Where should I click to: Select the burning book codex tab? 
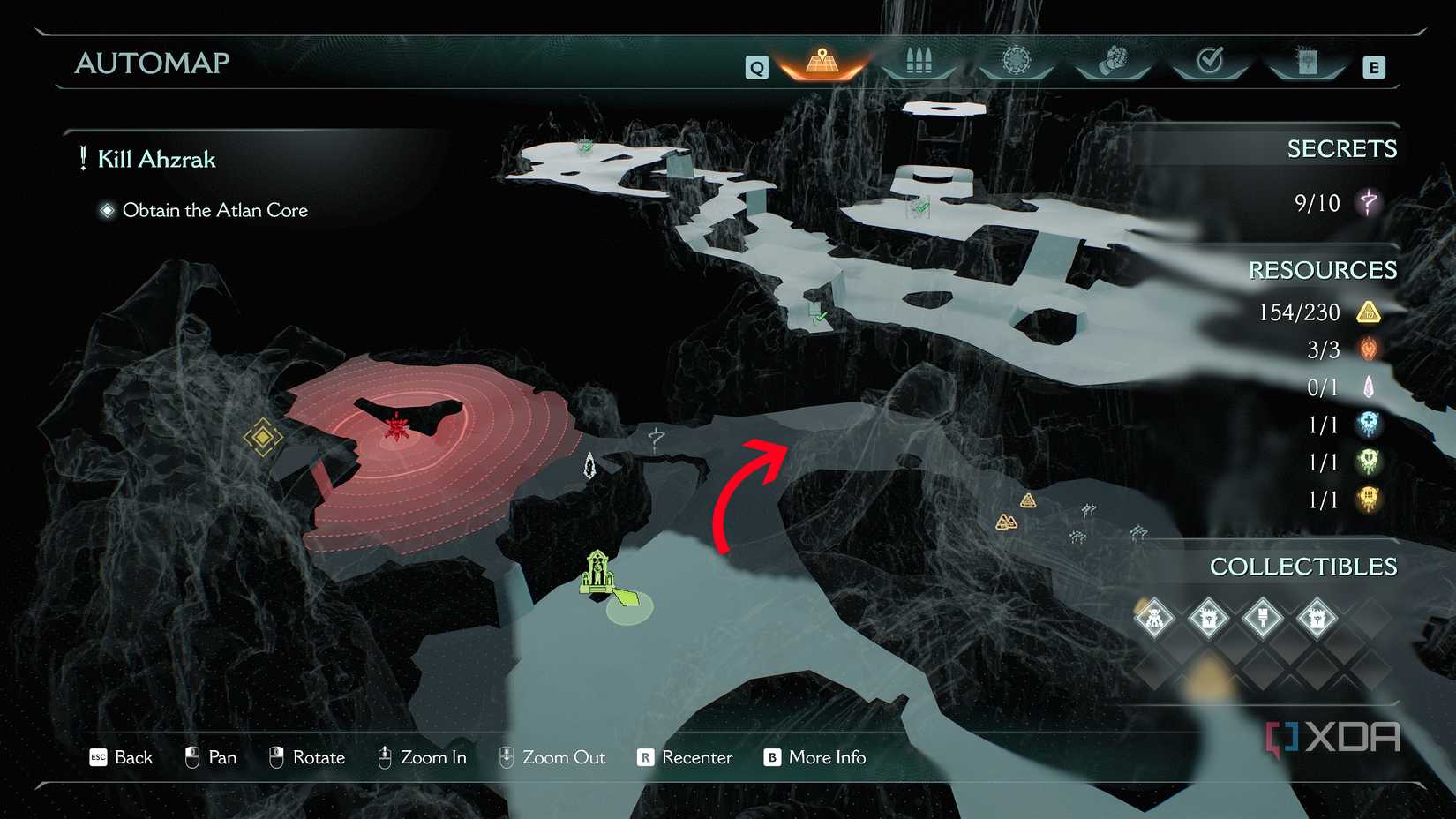[x=1307, y=62]
